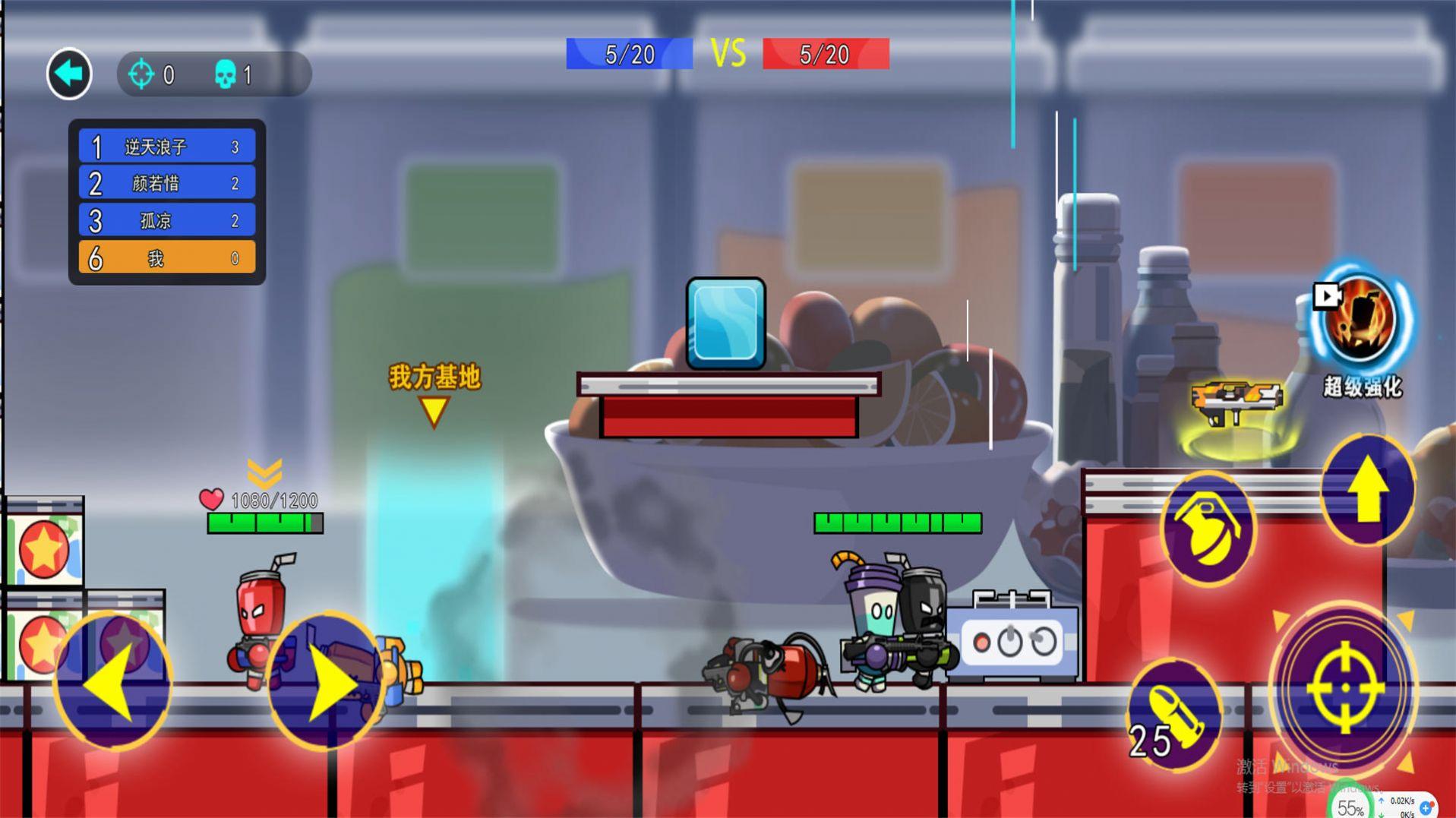Select 颜若惜 ranking row

point(167,183)
